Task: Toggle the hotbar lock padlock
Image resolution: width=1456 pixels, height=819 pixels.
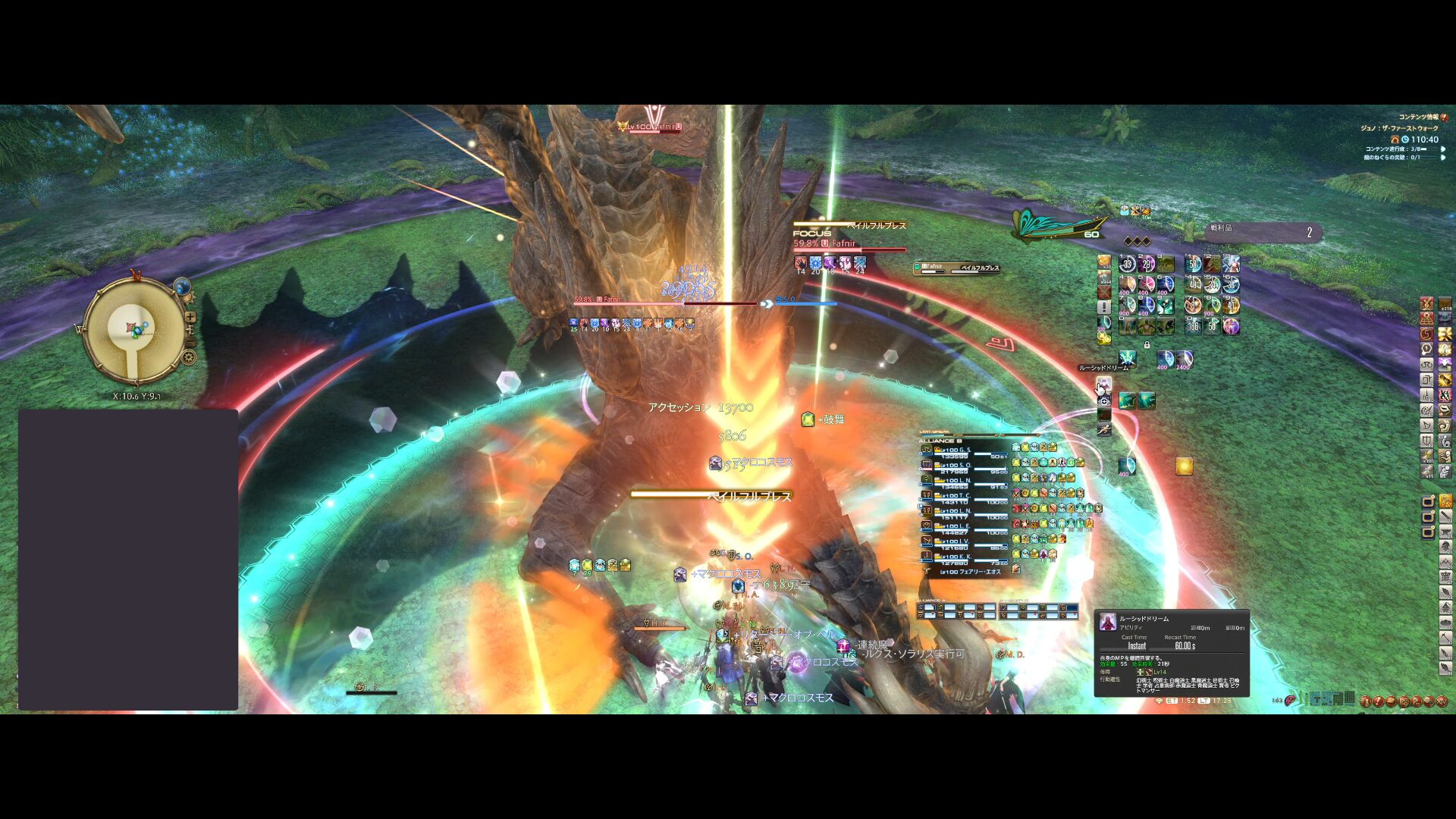Action: tap(1147, 345)
